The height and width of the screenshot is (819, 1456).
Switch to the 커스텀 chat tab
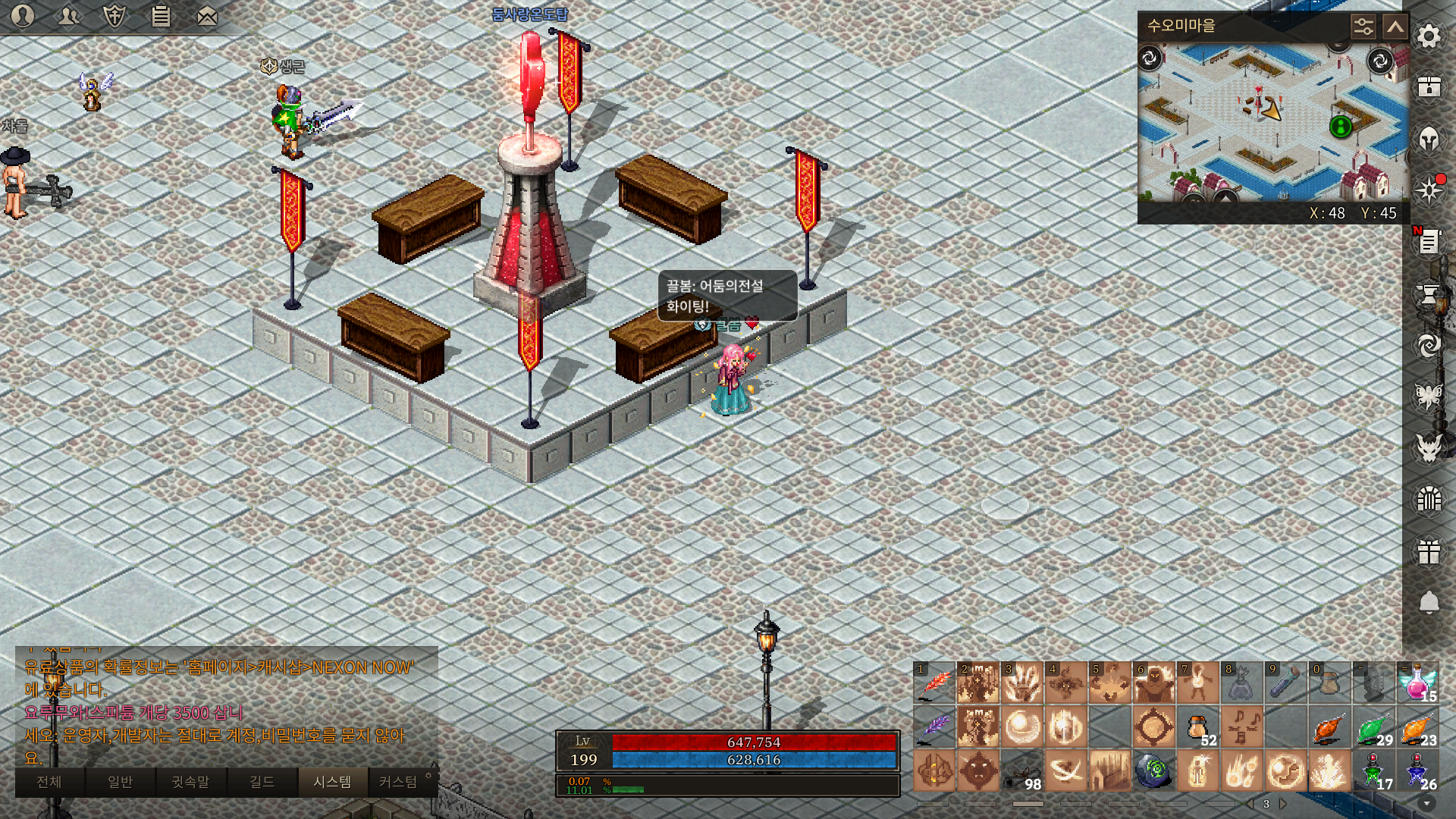tap(398, 782)
